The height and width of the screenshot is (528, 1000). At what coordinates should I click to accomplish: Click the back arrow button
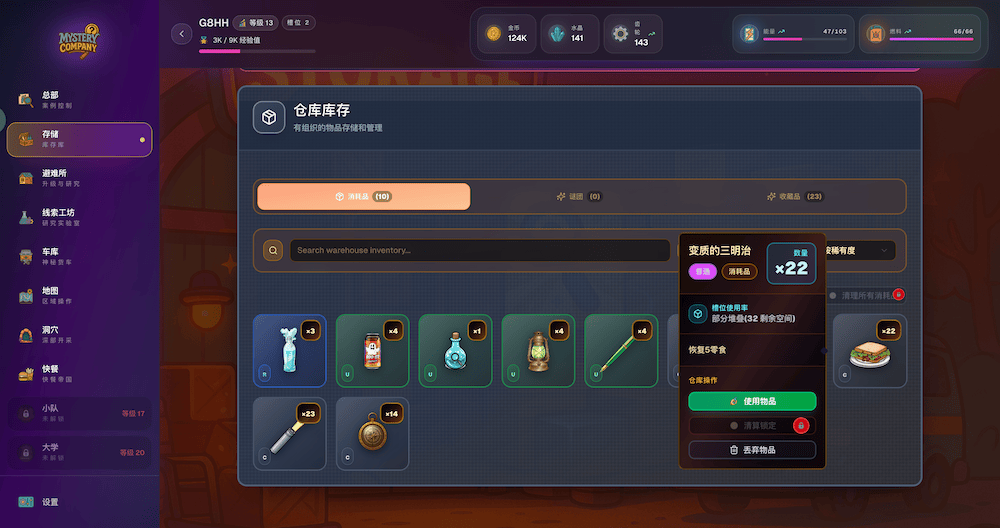click(181, 34)
